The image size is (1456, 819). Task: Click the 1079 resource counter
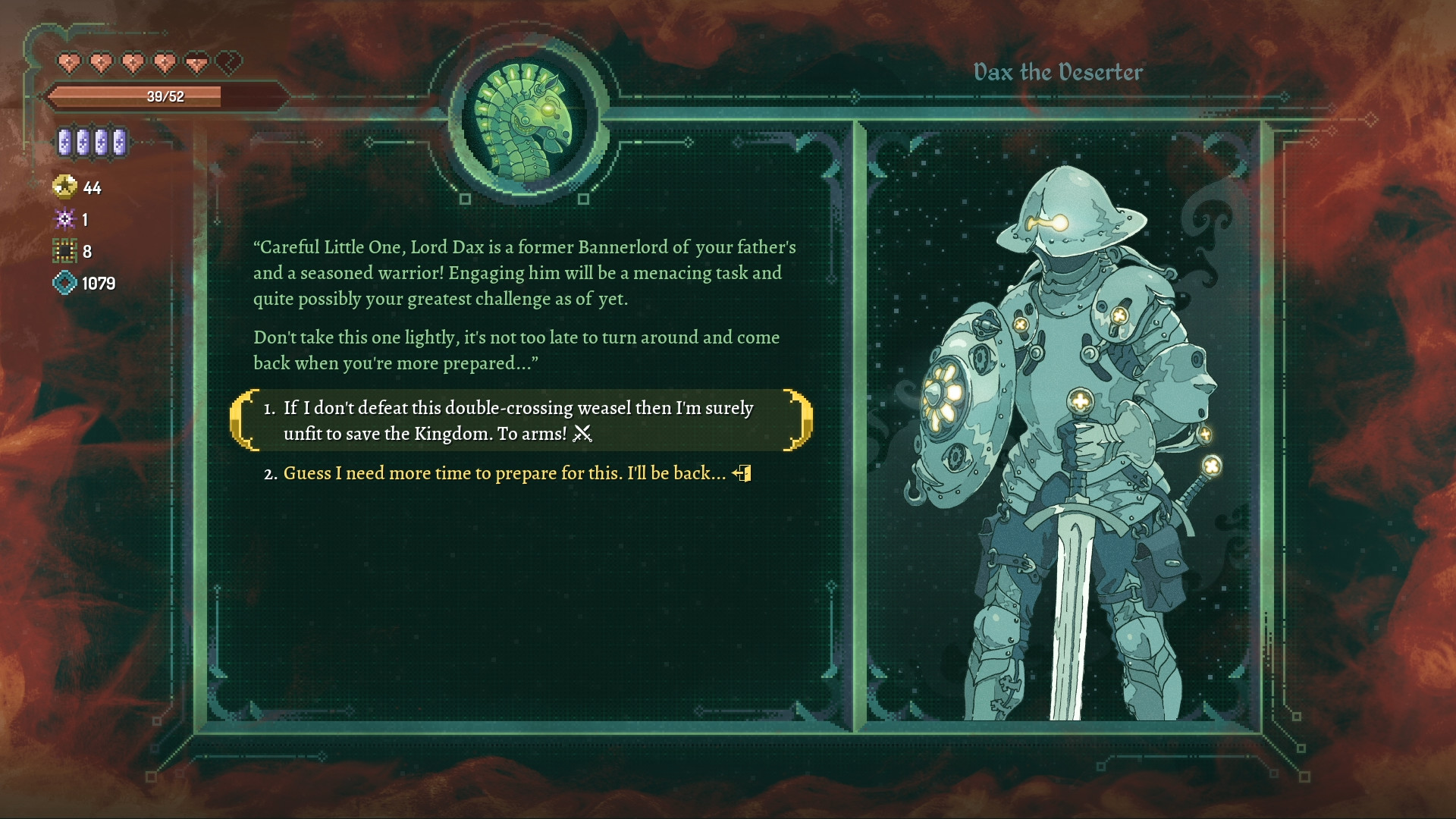[98, 284]
